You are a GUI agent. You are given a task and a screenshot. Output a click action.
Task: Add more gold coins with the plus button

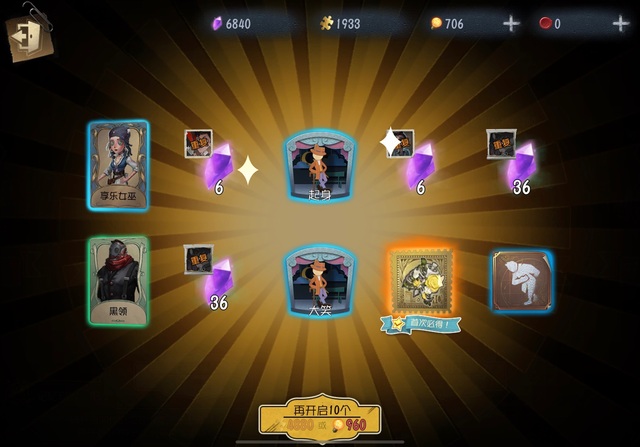click(511, 24)
